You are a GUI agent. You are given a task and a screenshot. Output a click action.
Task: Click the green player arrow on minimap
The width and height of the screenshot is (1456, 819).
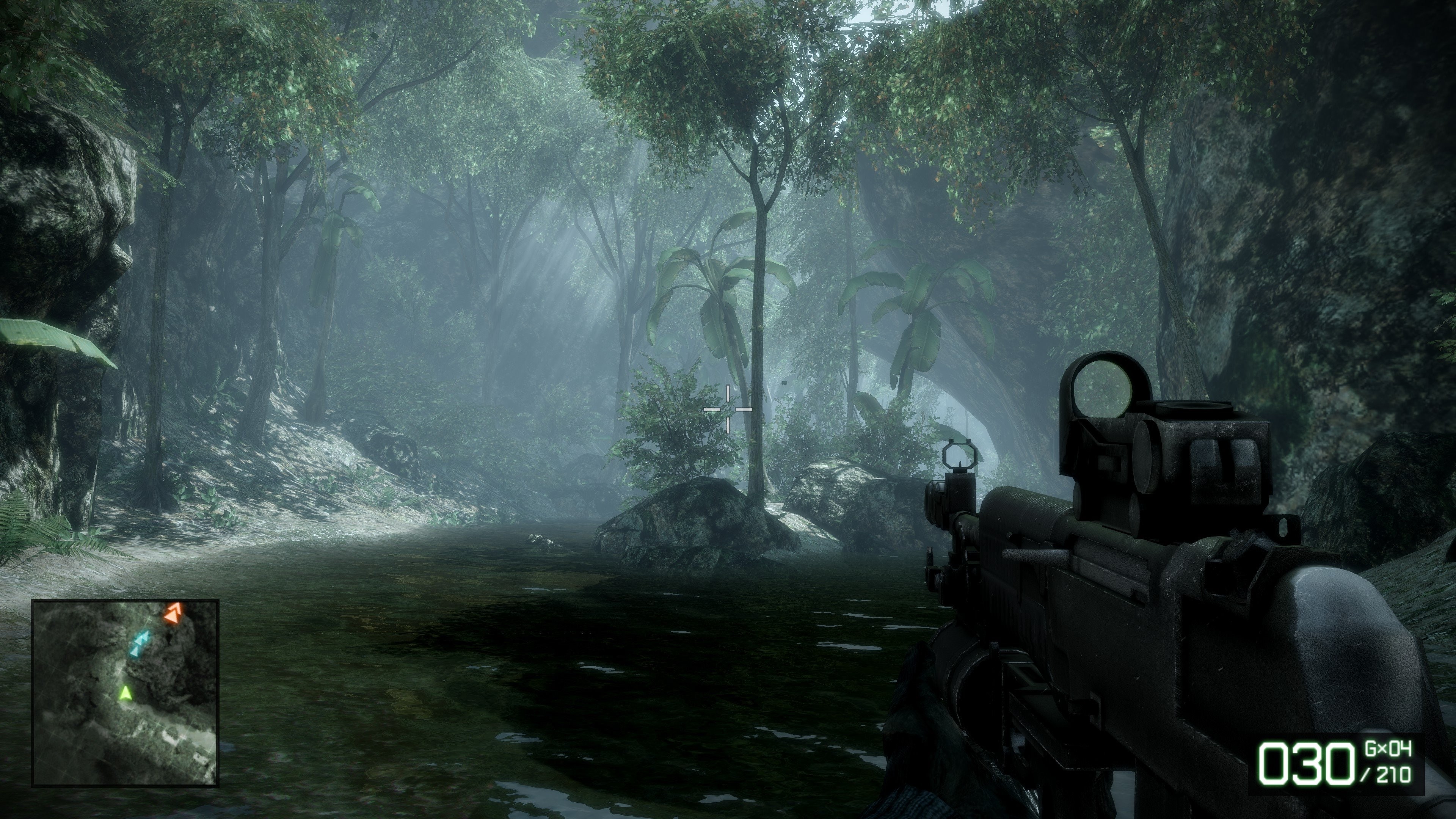pyautogui.click(x=126, y=692)
